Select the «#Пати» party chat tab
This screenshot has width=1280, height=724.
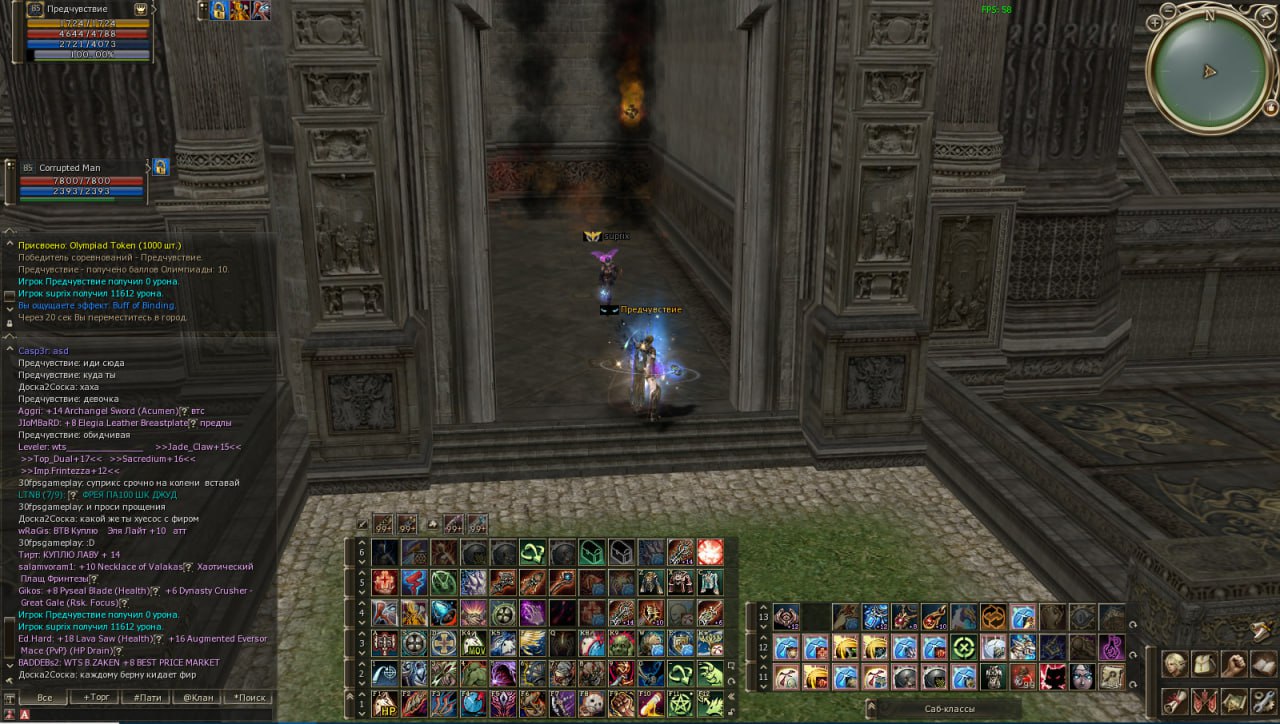[150, 697]
